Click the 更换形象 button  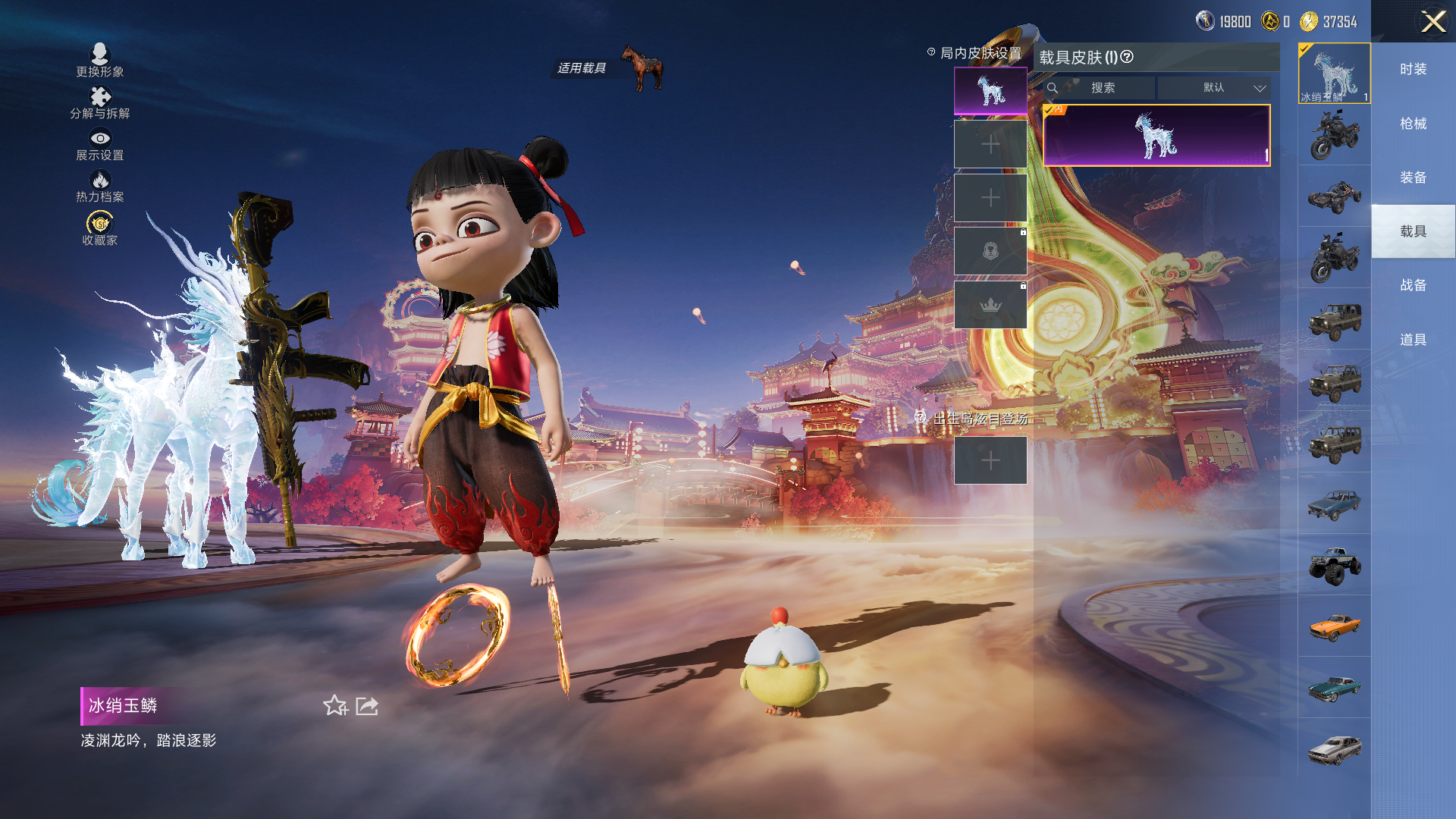point(99,60)
